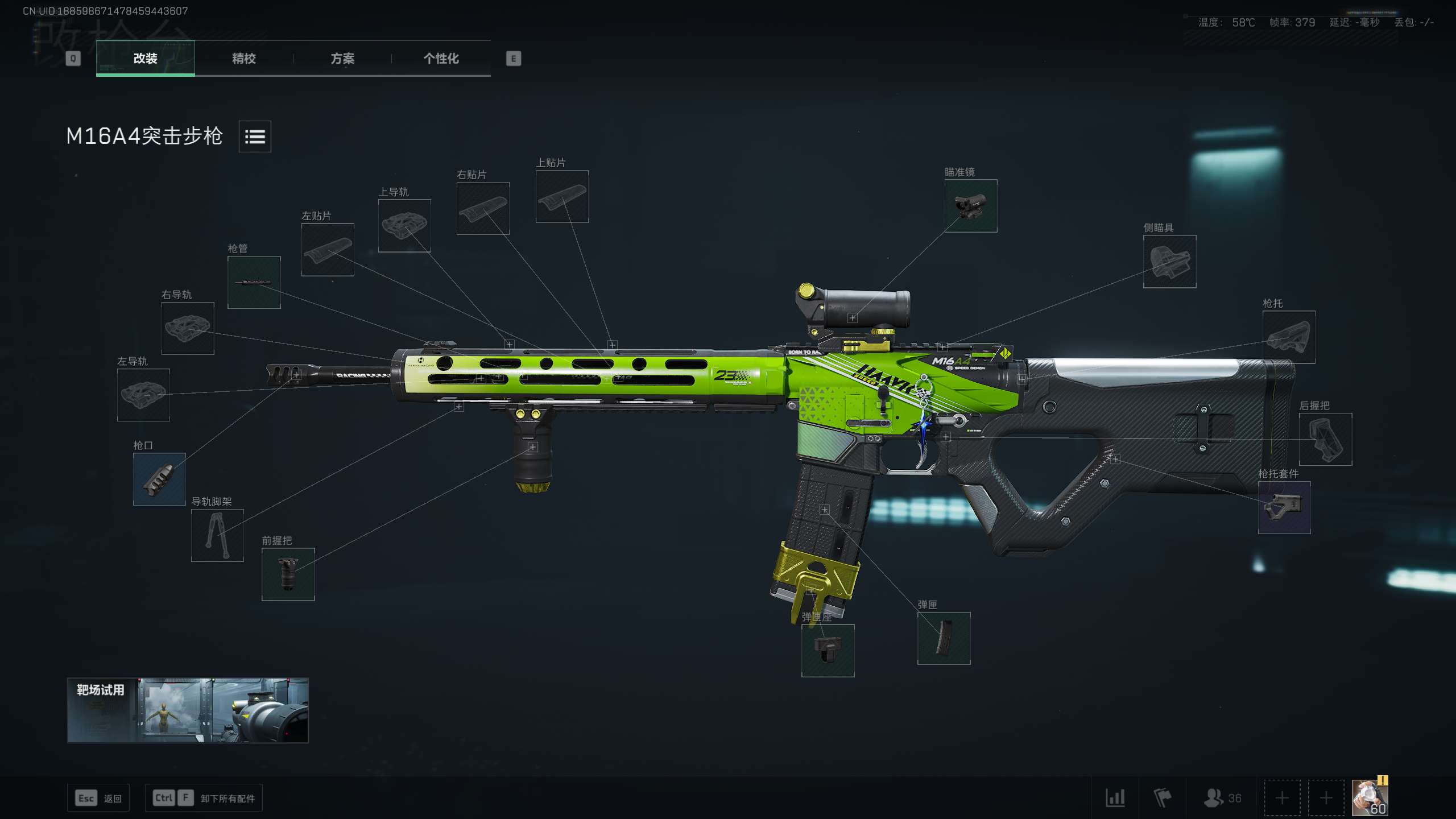The image size is (1456, 819).
Task: Select the 前握把 foregrip slot
Action: tap(288, 574)
